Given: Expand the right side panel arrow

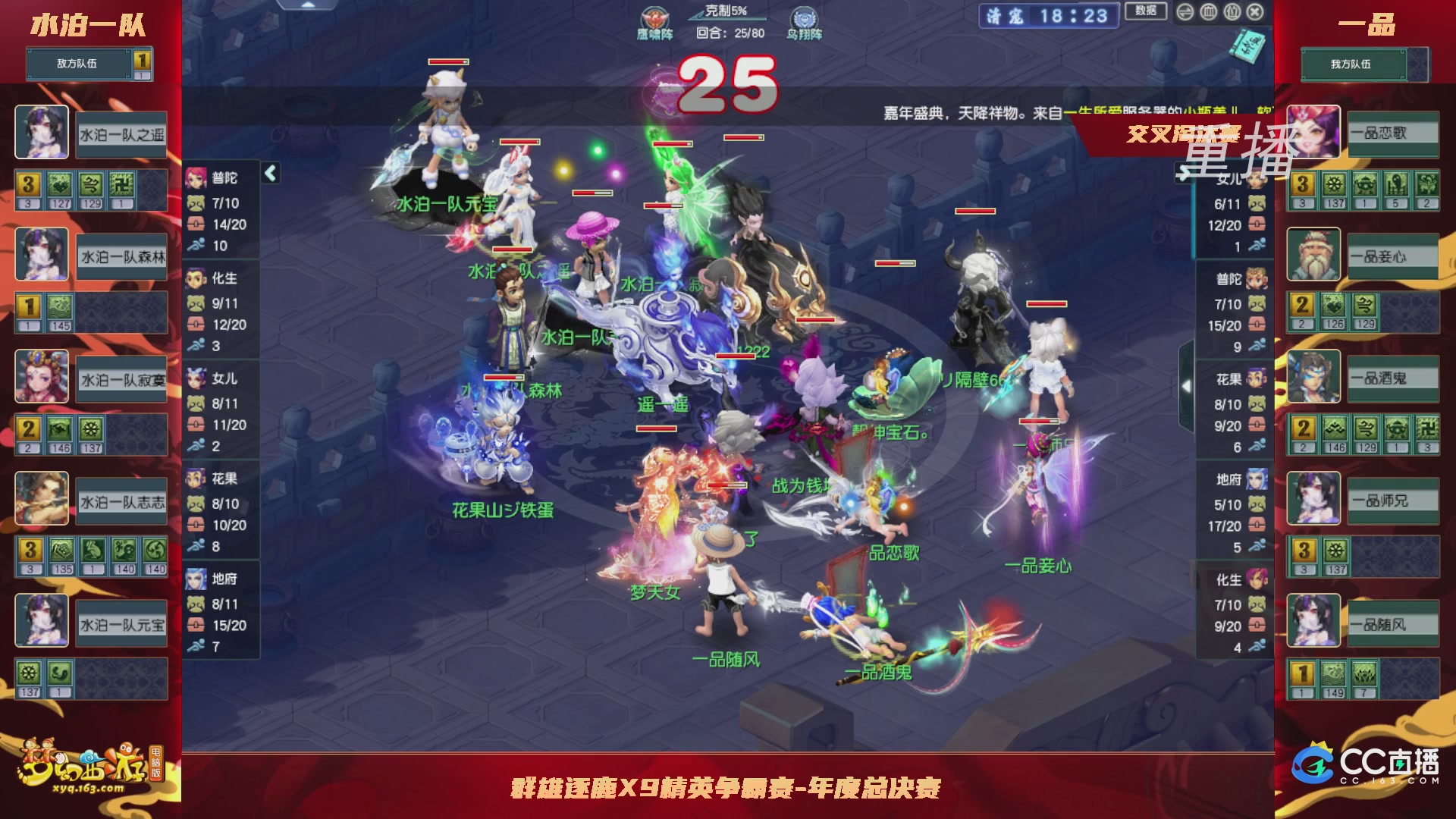Looking at the screenshot, I should (x=1188, y=387).
